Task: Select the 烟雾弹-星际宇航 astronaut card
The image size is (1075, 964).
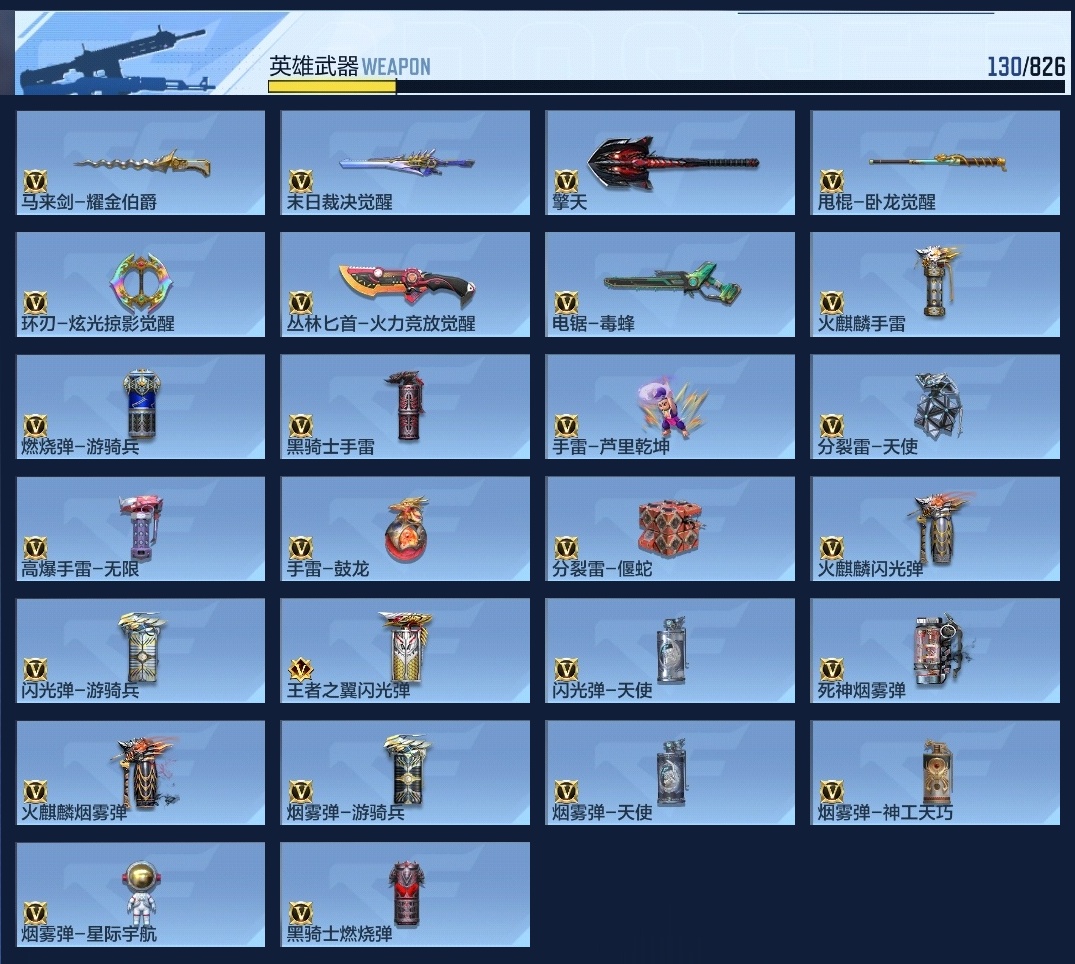Action: click(x=141, y=894)
